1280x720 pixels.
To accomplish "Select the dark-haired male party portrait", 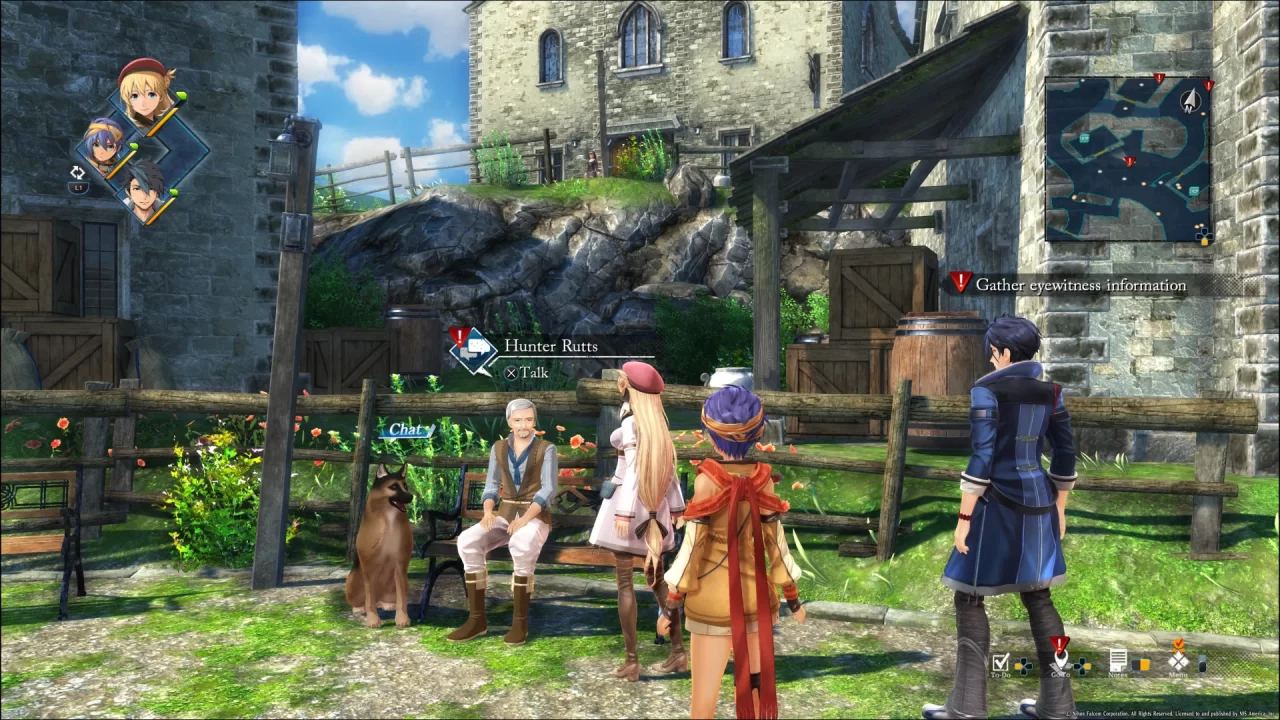I will point(144,189).
